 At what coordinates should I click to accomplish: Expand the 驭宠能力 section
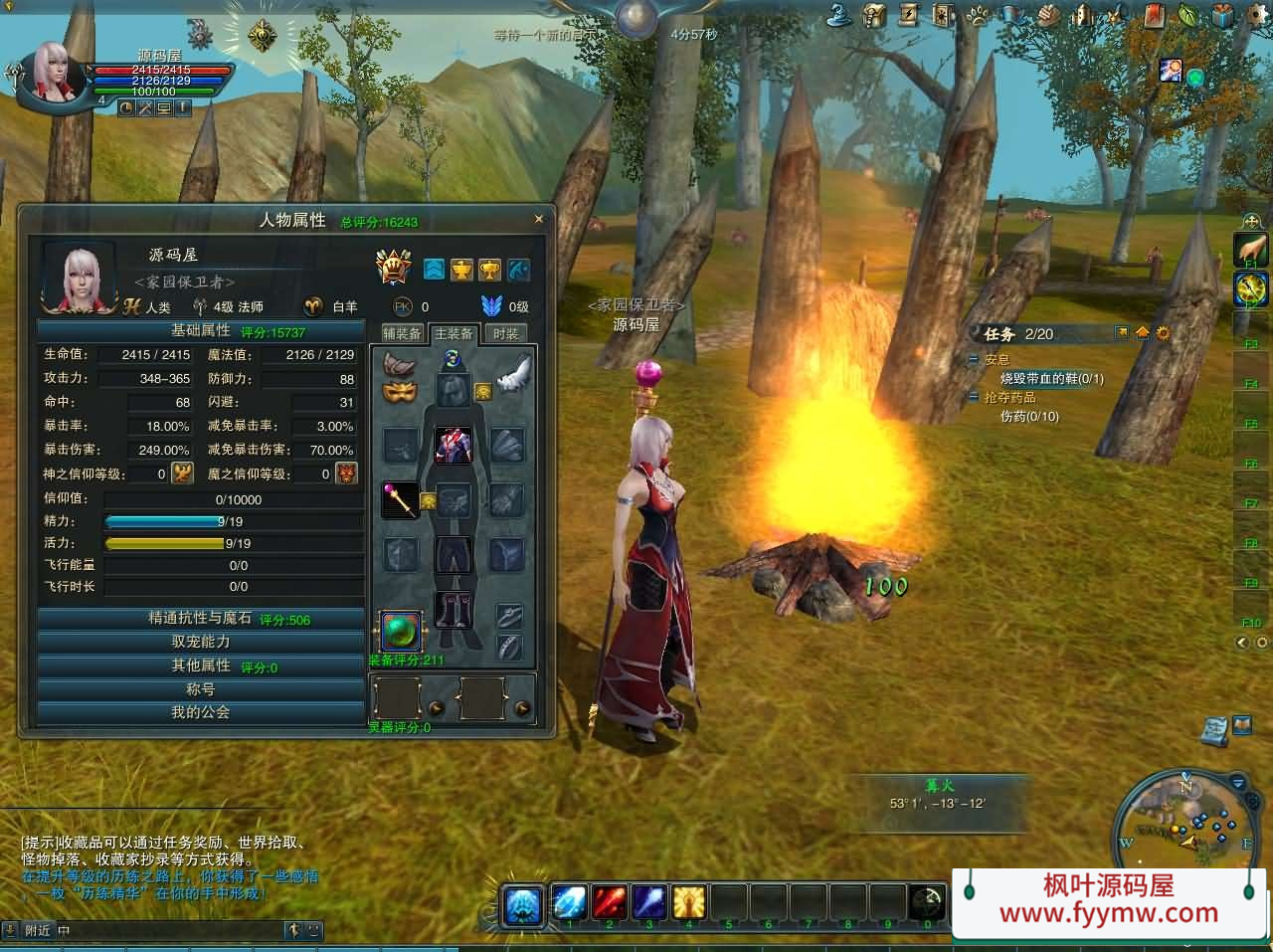(x=201, y=643)
